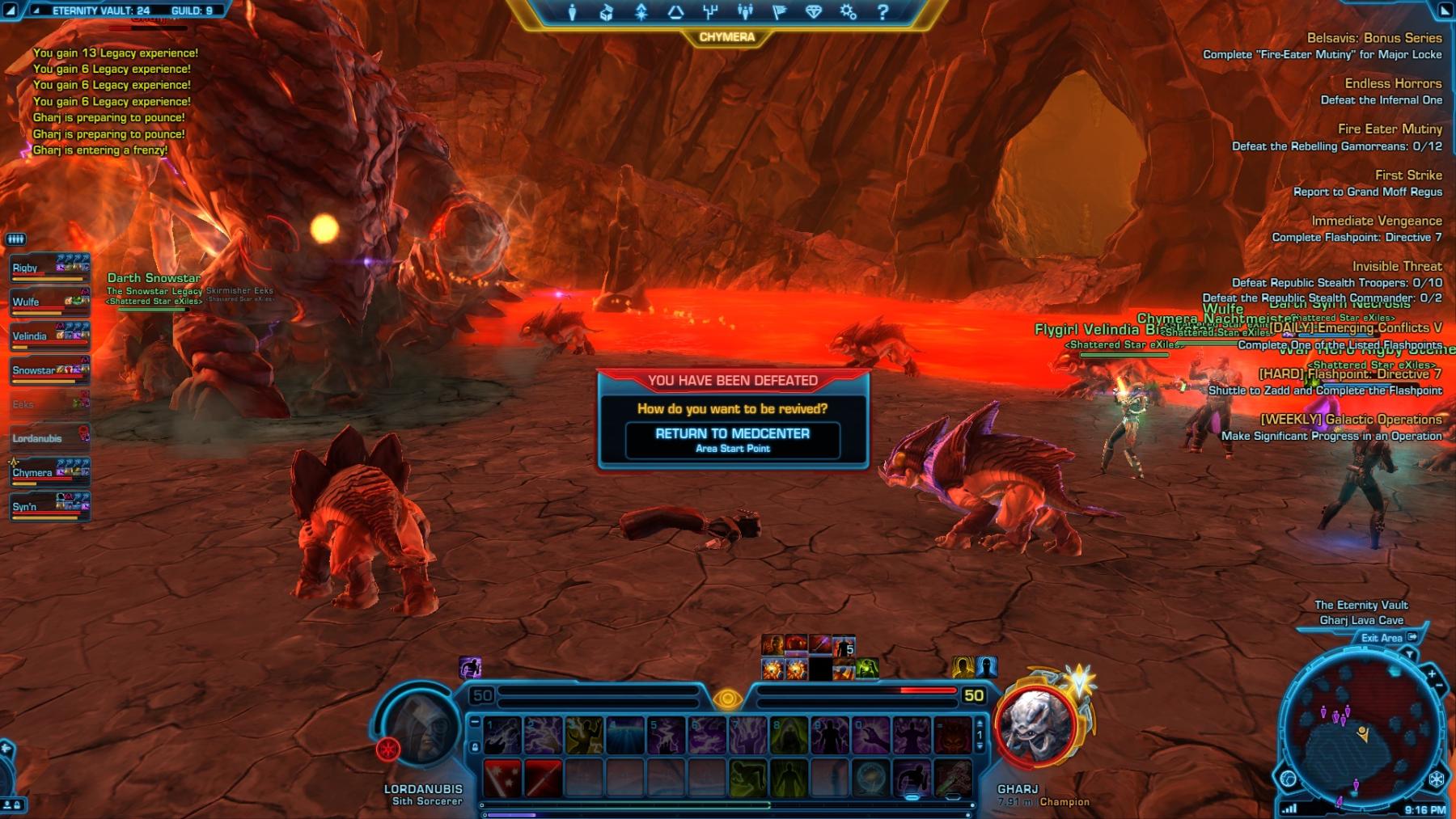Image resolution: width=1456 pixels, height=819 pixels.
Task: Select the Fire Eater Mutiny mission tracker entry
Action: (1389, 129)
